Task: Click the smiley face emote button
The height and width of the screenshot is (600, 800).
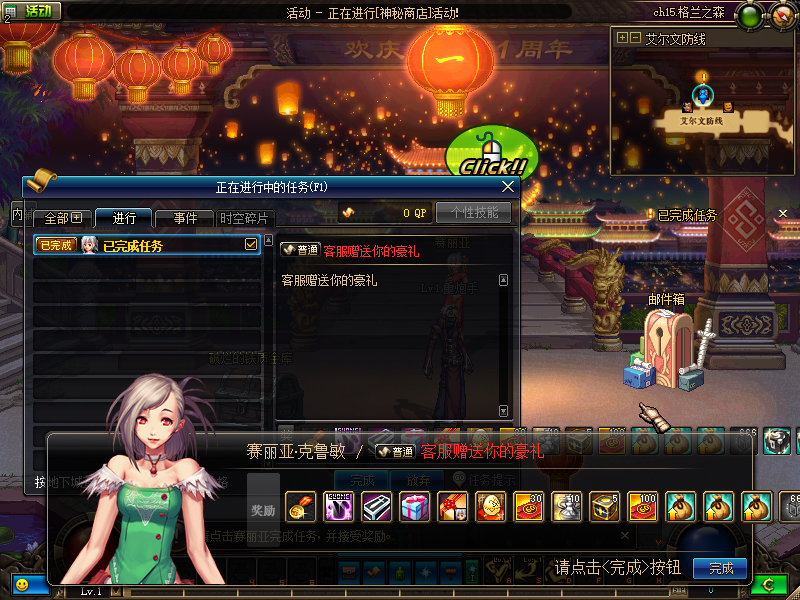Action: (x=21, y=583)
